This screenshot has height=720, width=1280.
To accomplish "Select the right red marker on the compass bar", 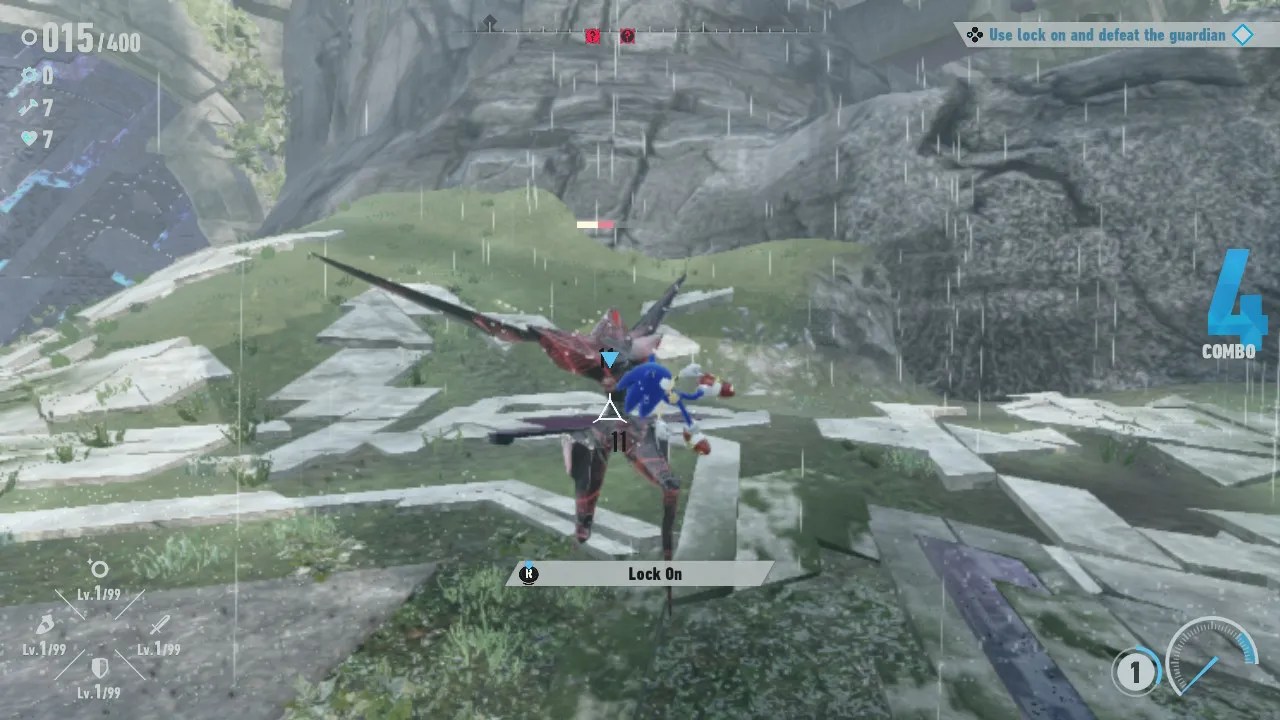I will point(627,35).
